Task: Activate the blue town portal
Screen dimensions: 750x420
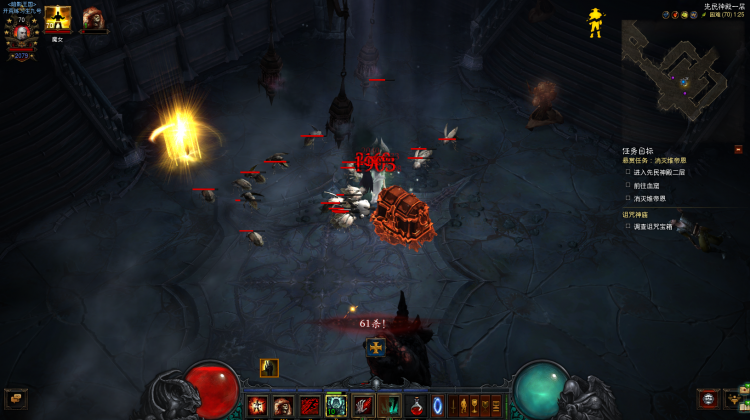Action: (438, 406)
